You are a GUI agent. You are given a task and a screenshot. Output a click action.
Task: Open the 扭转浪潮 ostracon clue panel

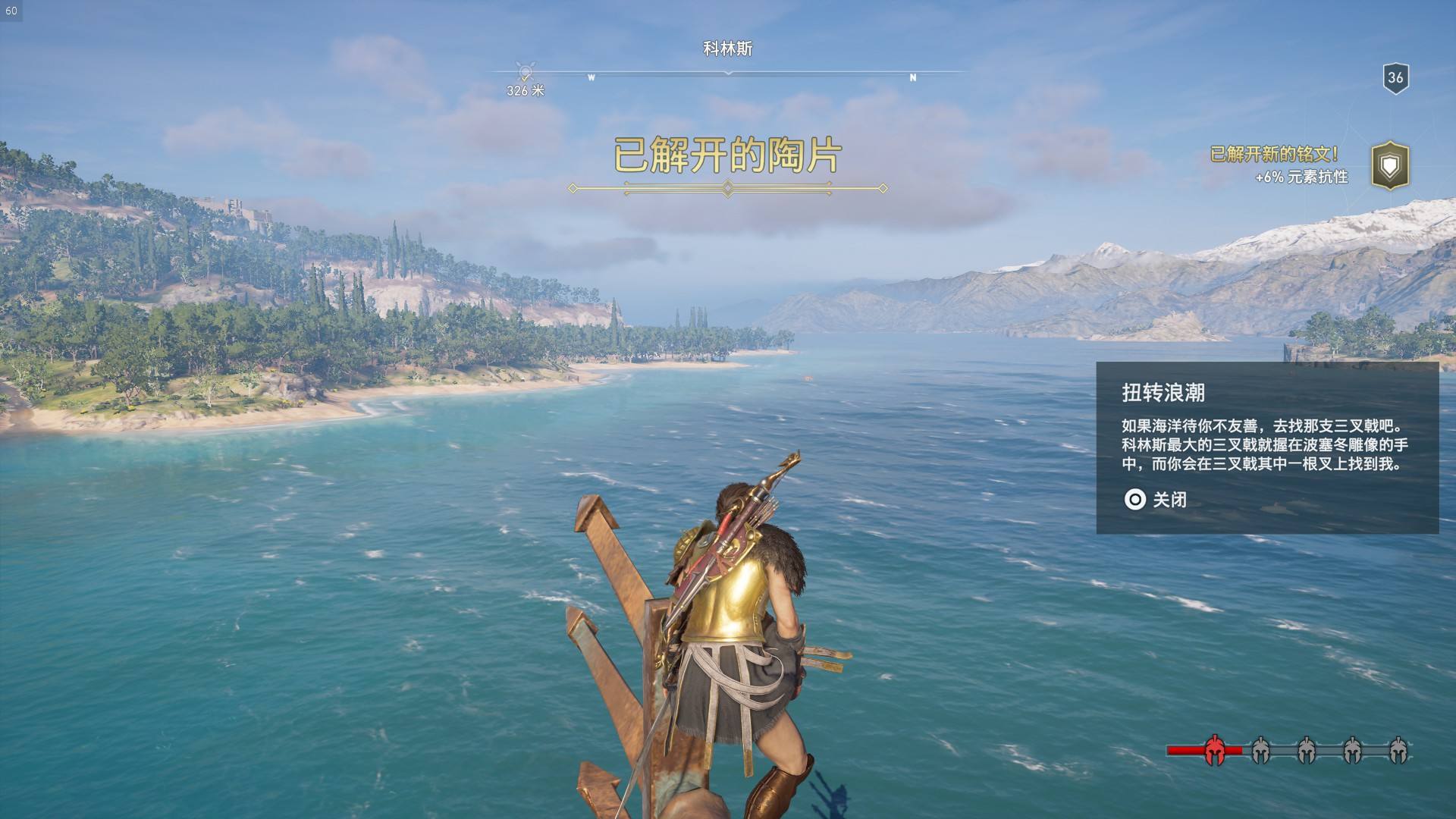pyautogui.click(x=1266, y=447)
